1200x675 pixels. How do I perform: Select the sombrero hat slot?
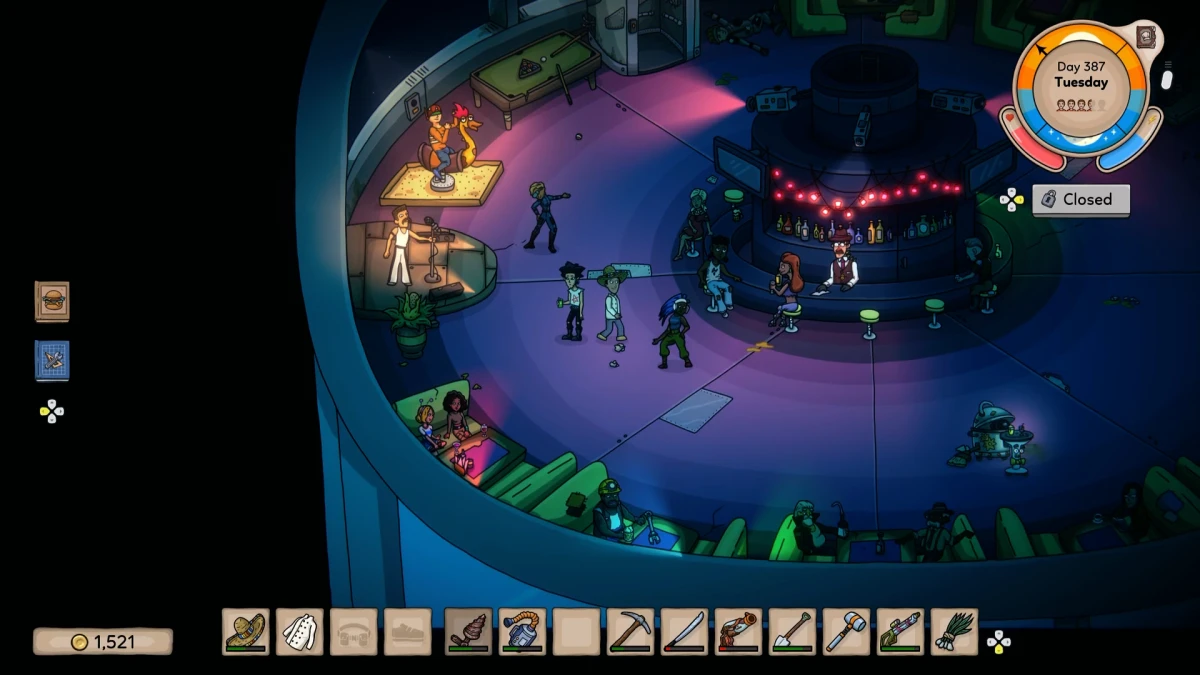click(x=246, y=632)
